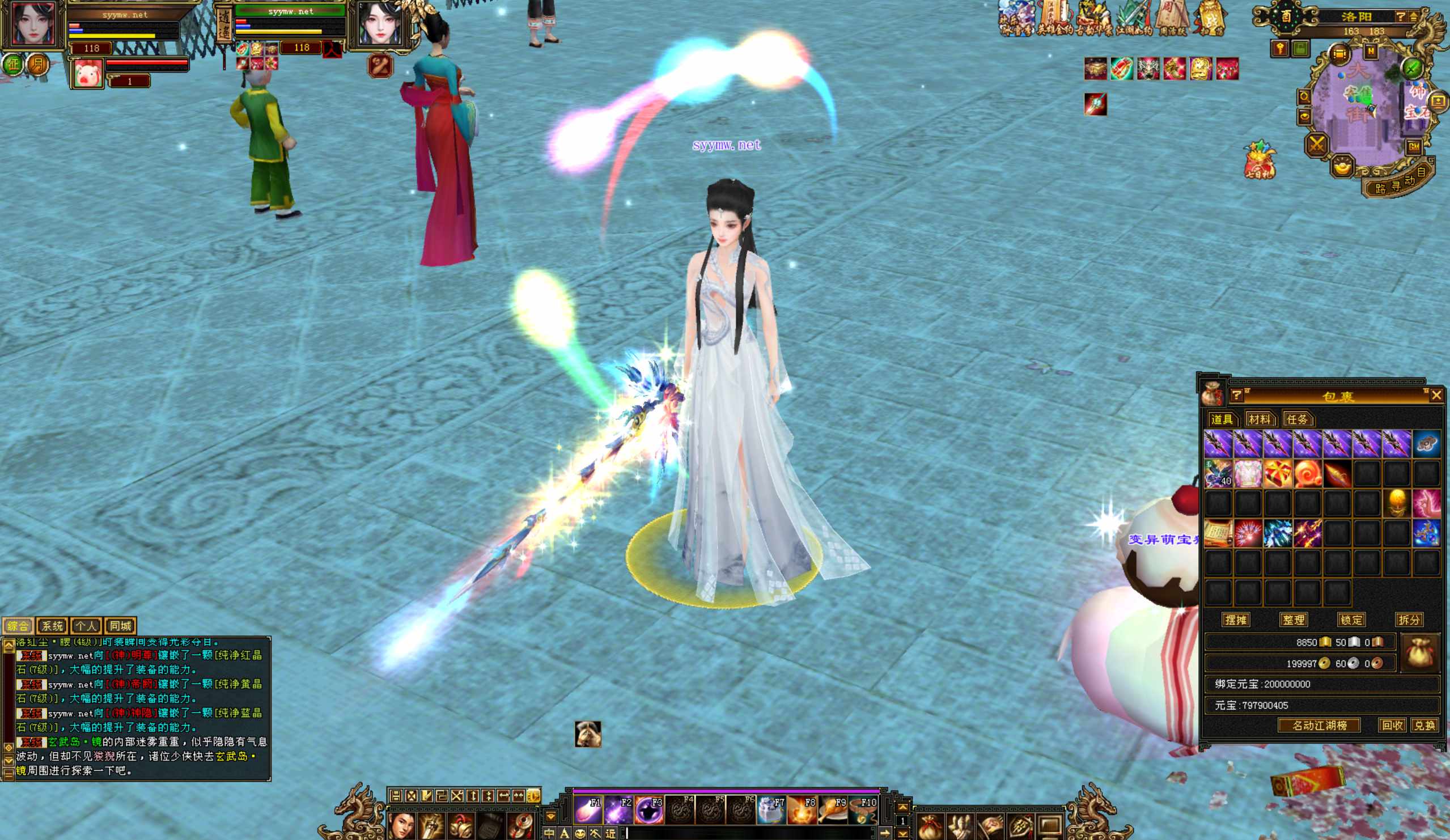The width and height of the screenshot is (1450, 840).
Task: Use the F9 roast chicken leg item
Action: click(x=832, y=810)
